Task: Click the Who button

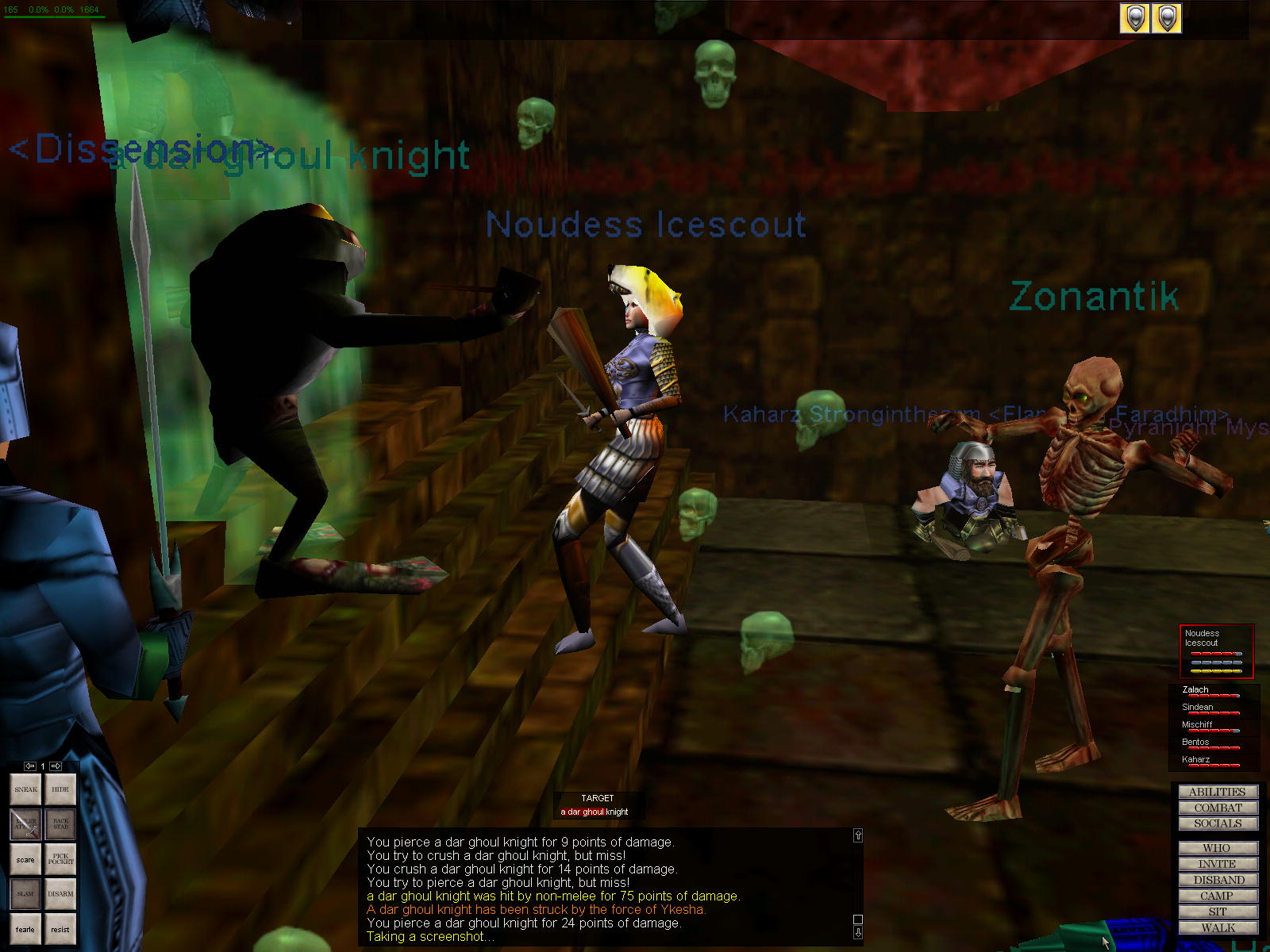Action: click(x=1218, y=848)
